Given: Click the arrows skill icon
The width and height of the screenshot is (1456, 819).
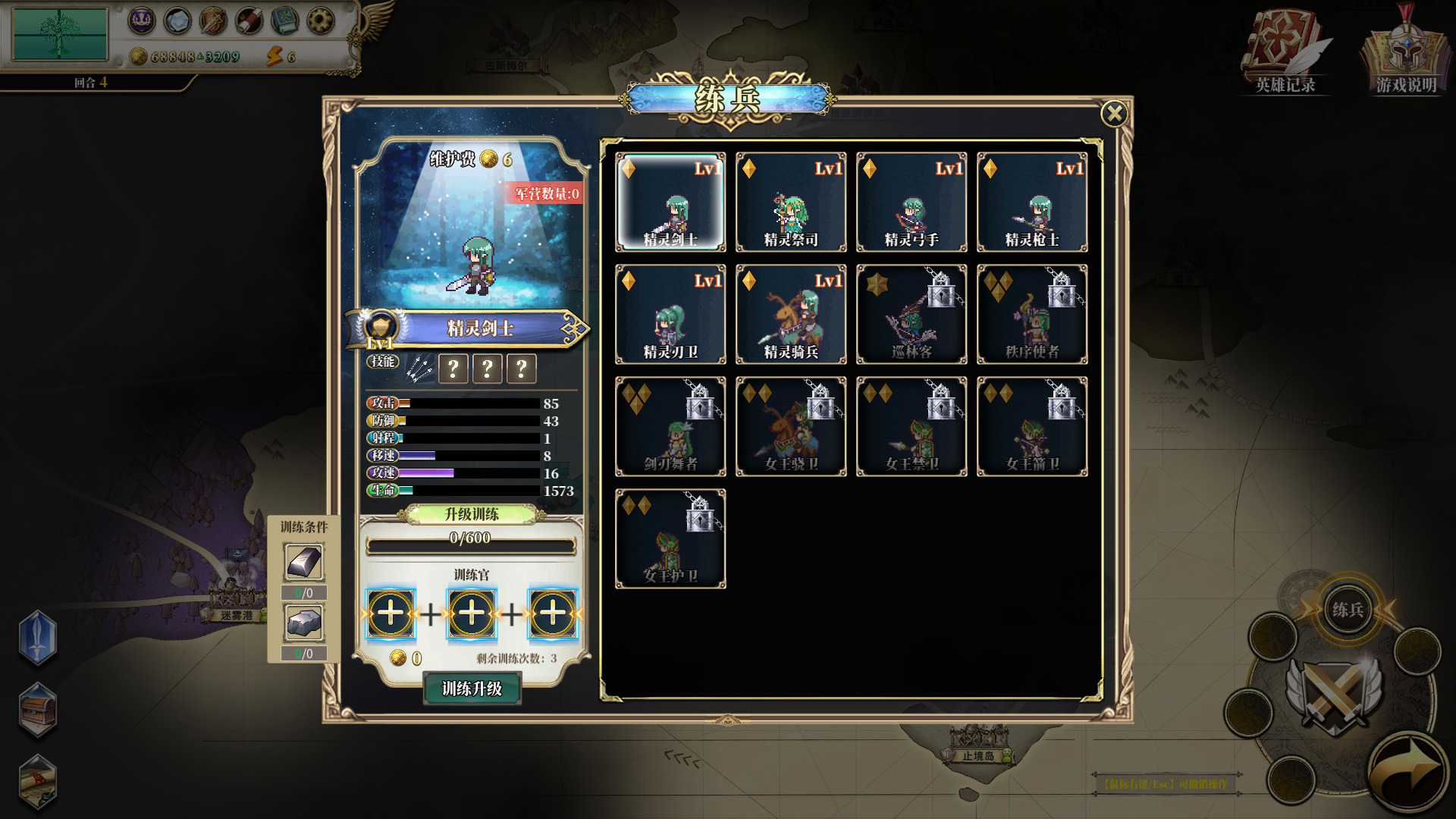Looking at the screenshot, I should click(419, 369).
